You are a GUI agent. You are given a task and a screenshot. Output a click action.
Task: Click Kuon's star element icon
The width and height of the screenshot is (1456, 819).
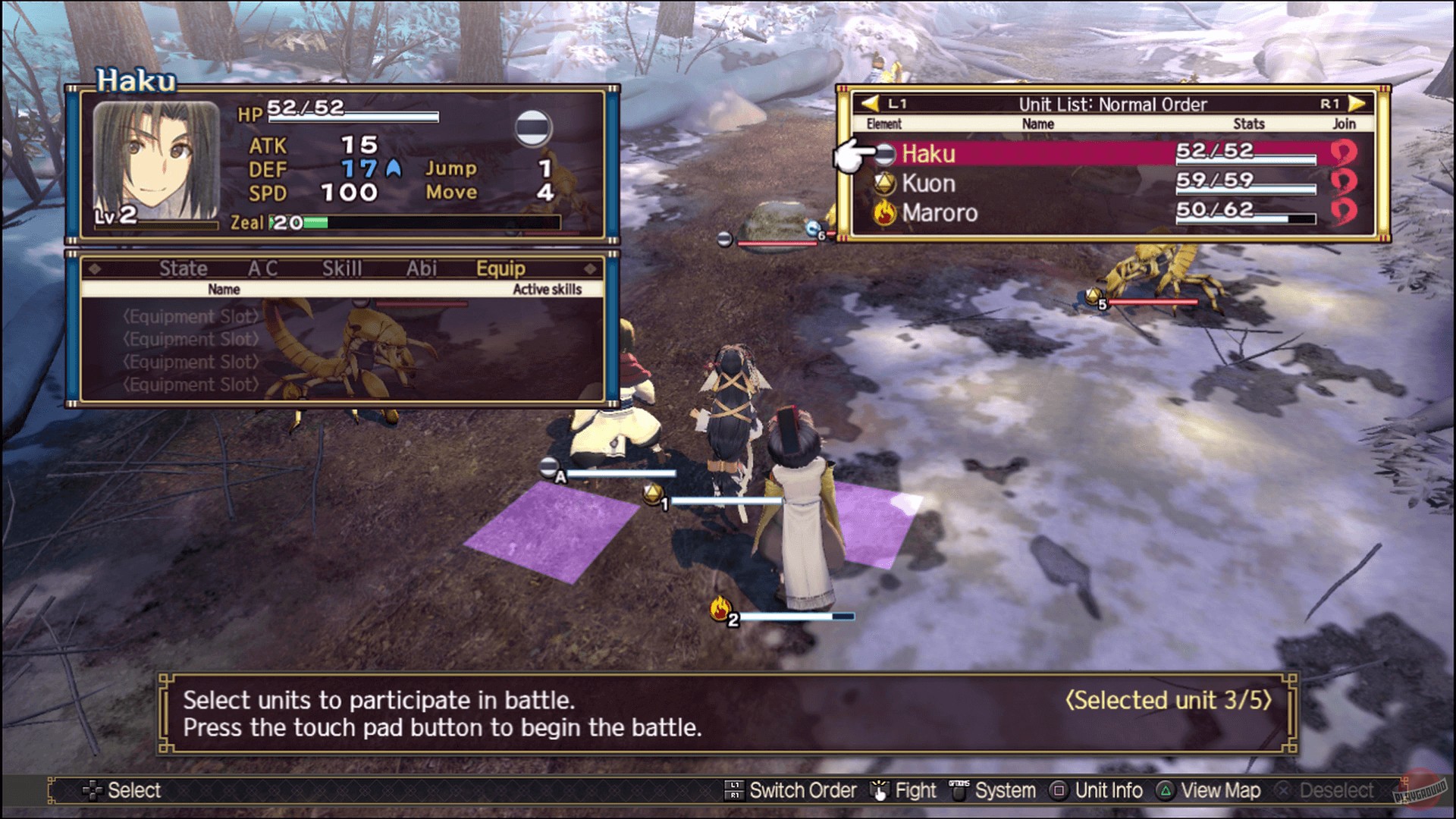885,183
